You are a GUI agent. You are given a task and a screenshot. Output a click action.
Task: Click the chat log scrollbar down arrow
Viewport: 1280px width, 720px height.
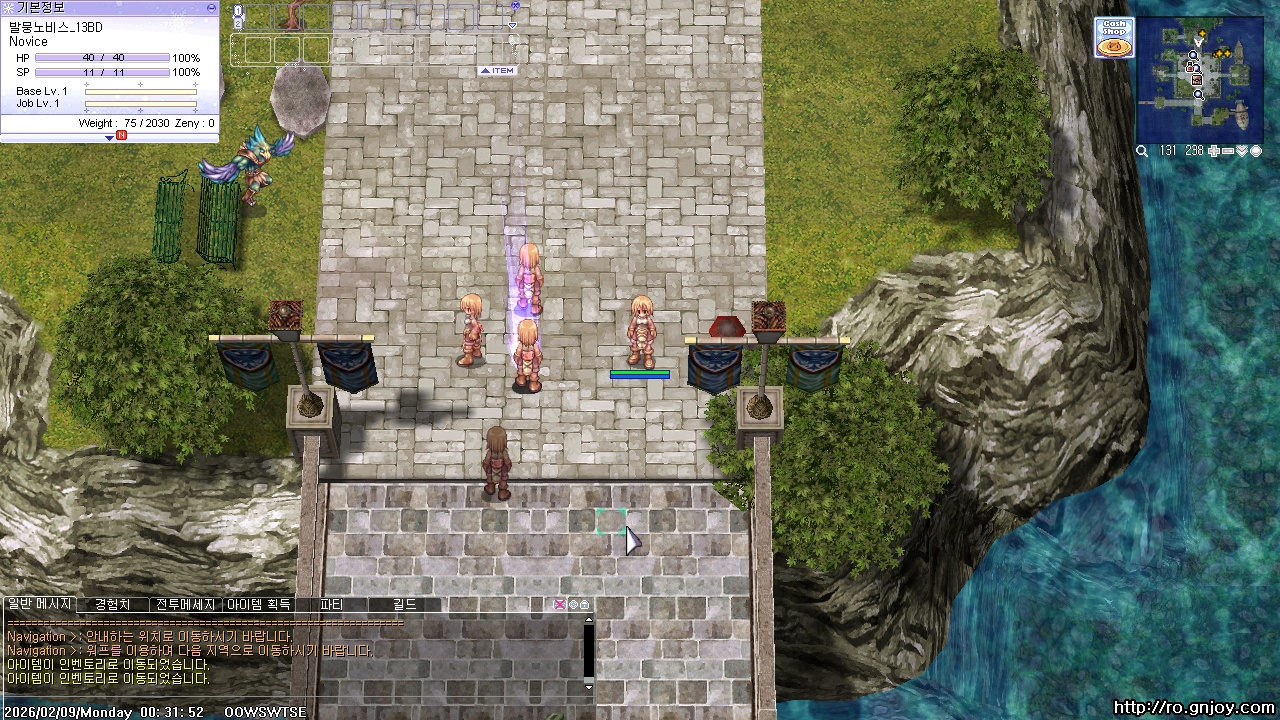click(588, 687)
